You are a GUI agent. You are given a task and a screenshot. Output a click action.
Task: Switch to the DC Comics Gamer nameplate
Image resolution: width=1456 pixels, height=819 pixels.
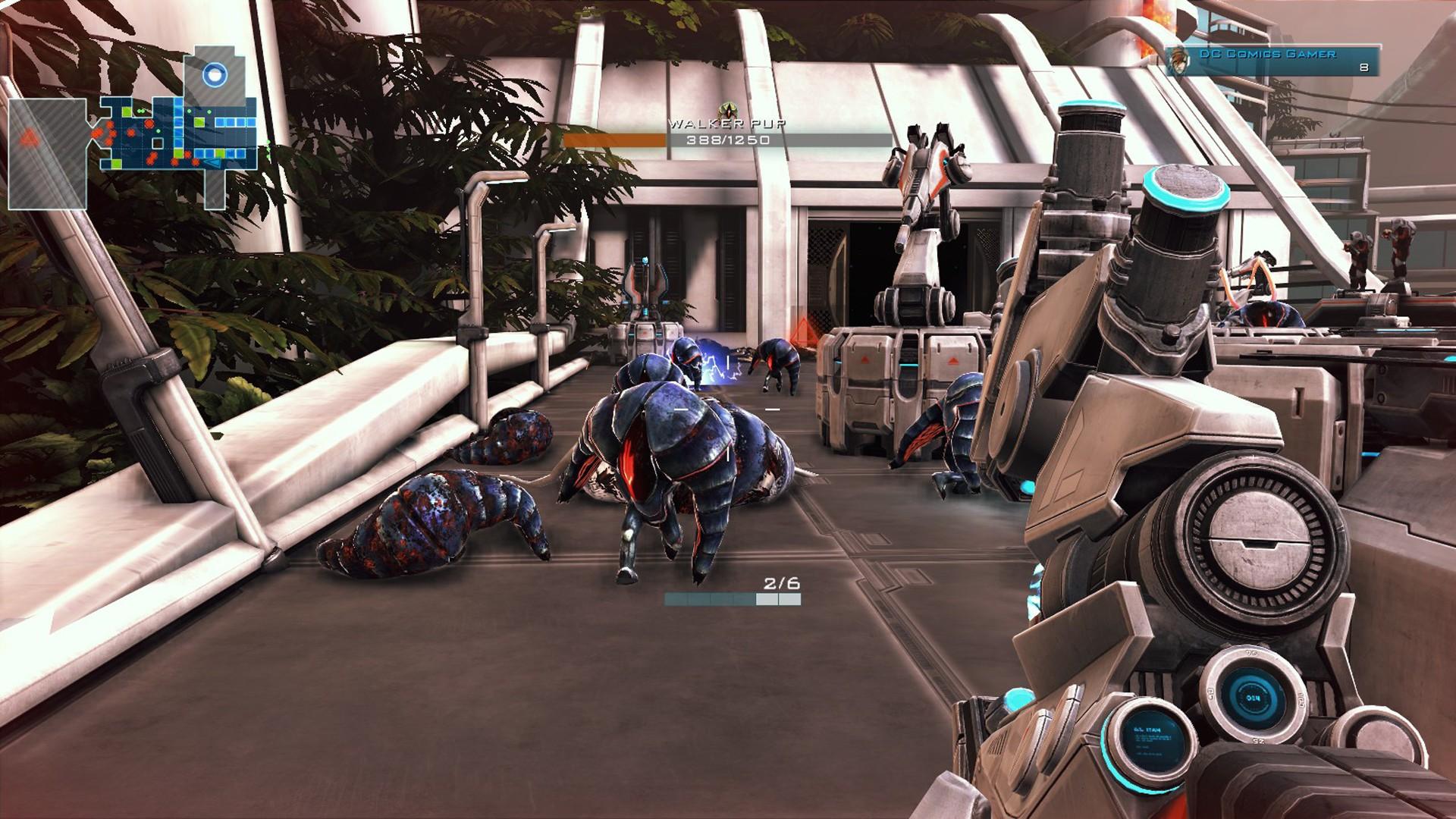1267,55
